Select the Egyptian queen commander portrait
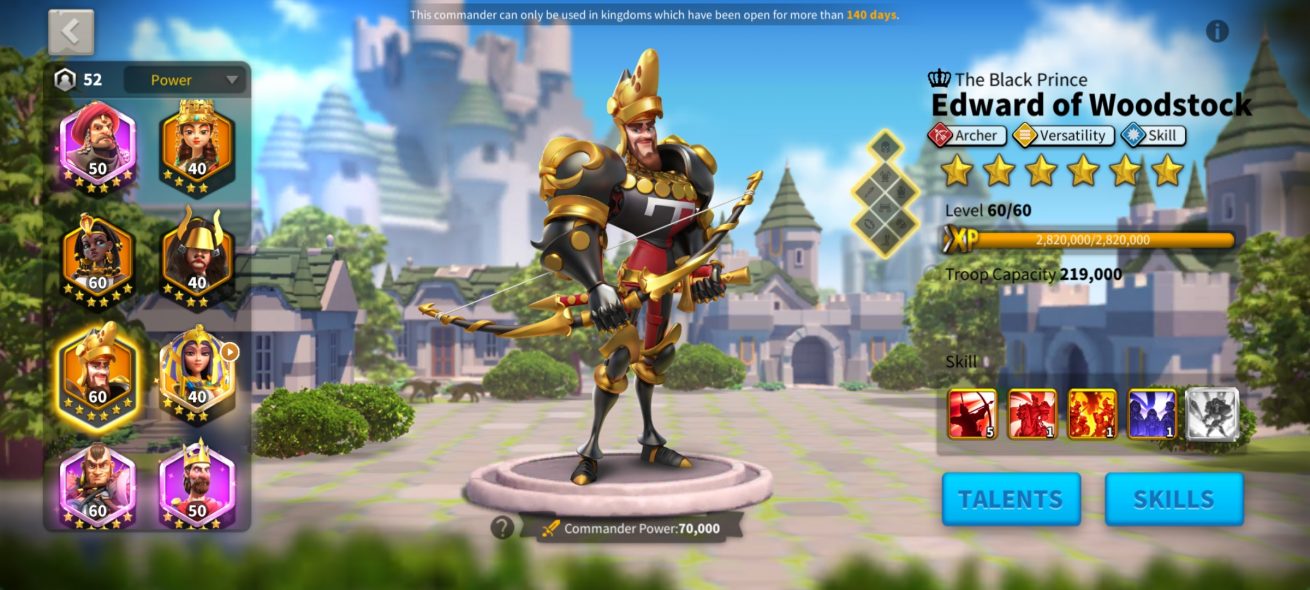 (197, 373)
